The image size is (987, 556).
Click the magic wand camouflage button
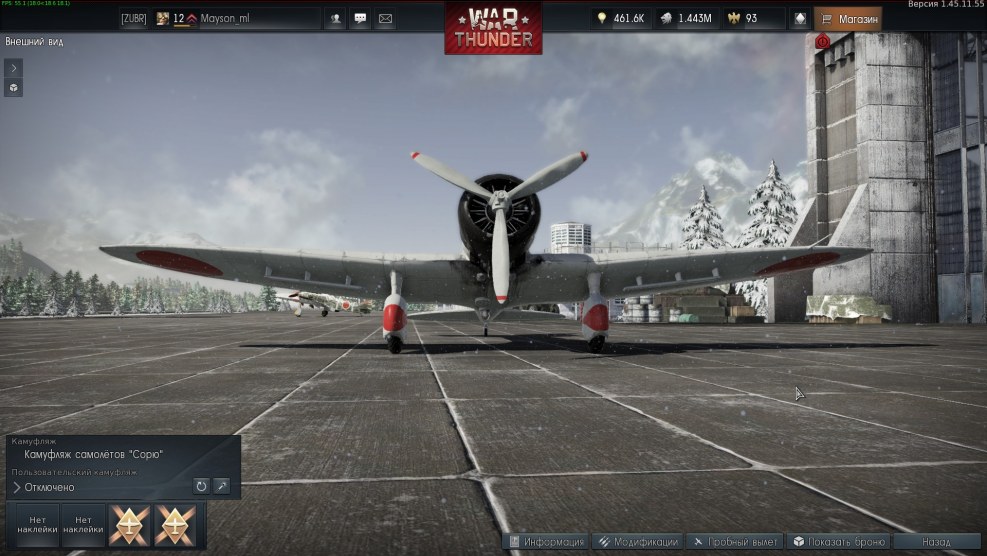[222, 486]
